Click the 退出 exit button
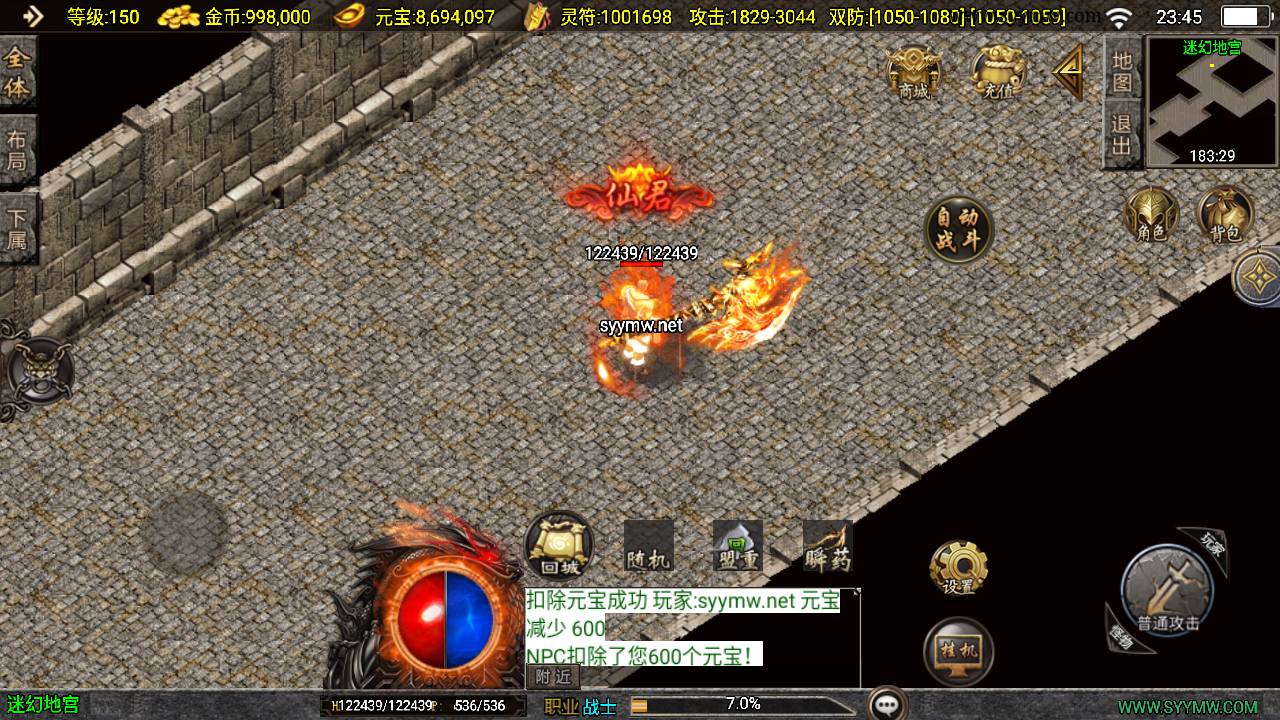Screen dimensions: 1280x720 click(x=1122, y=134)
